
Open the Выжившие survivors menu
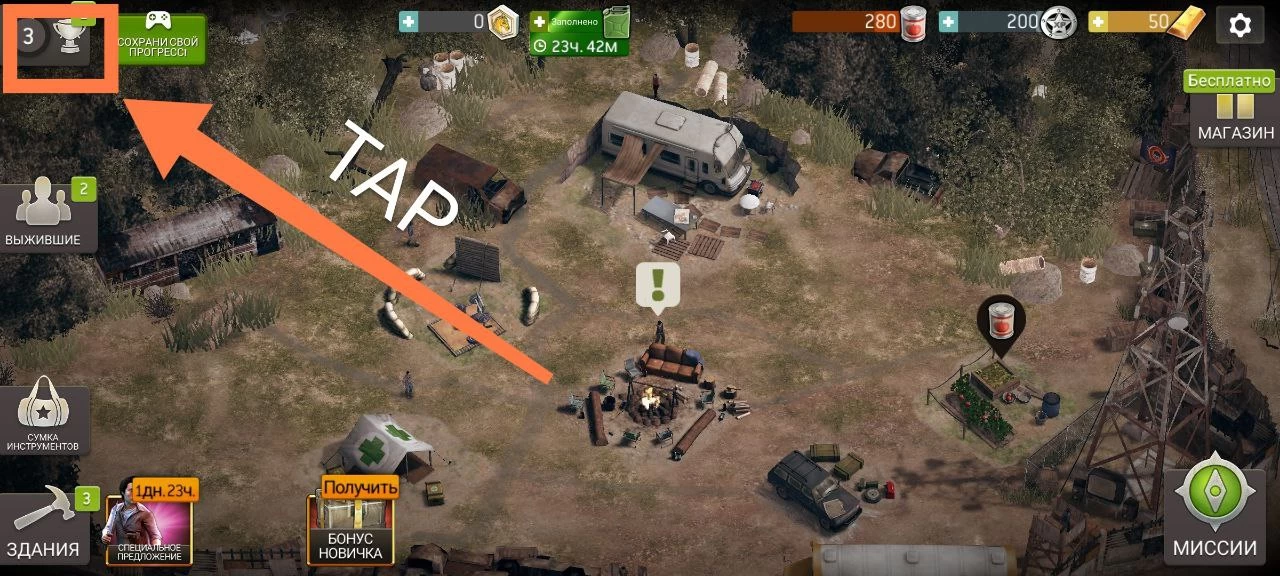coord(42,215)
